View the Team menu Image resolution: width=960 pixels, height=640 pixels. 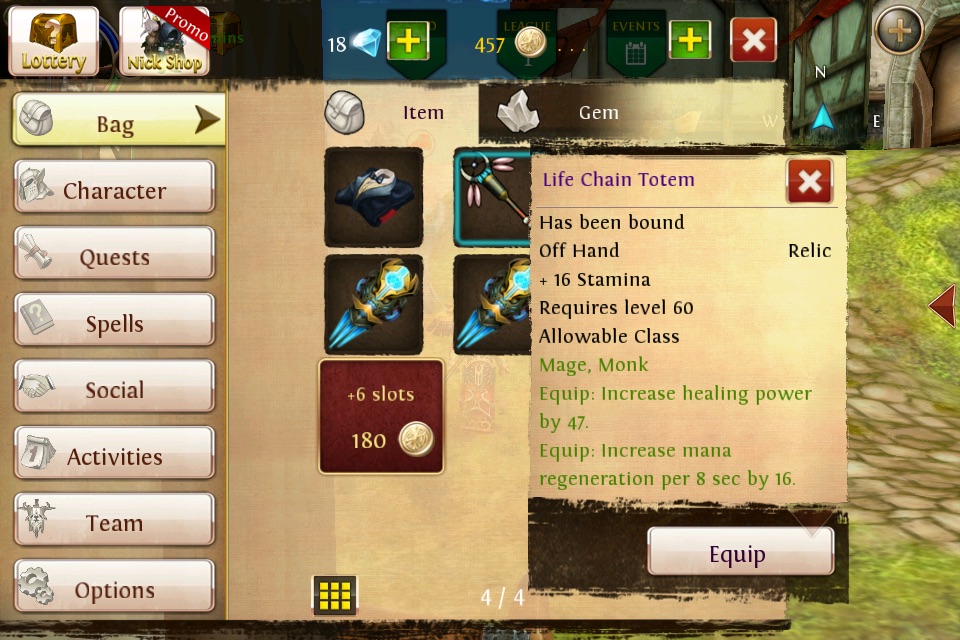pos(114,522)
